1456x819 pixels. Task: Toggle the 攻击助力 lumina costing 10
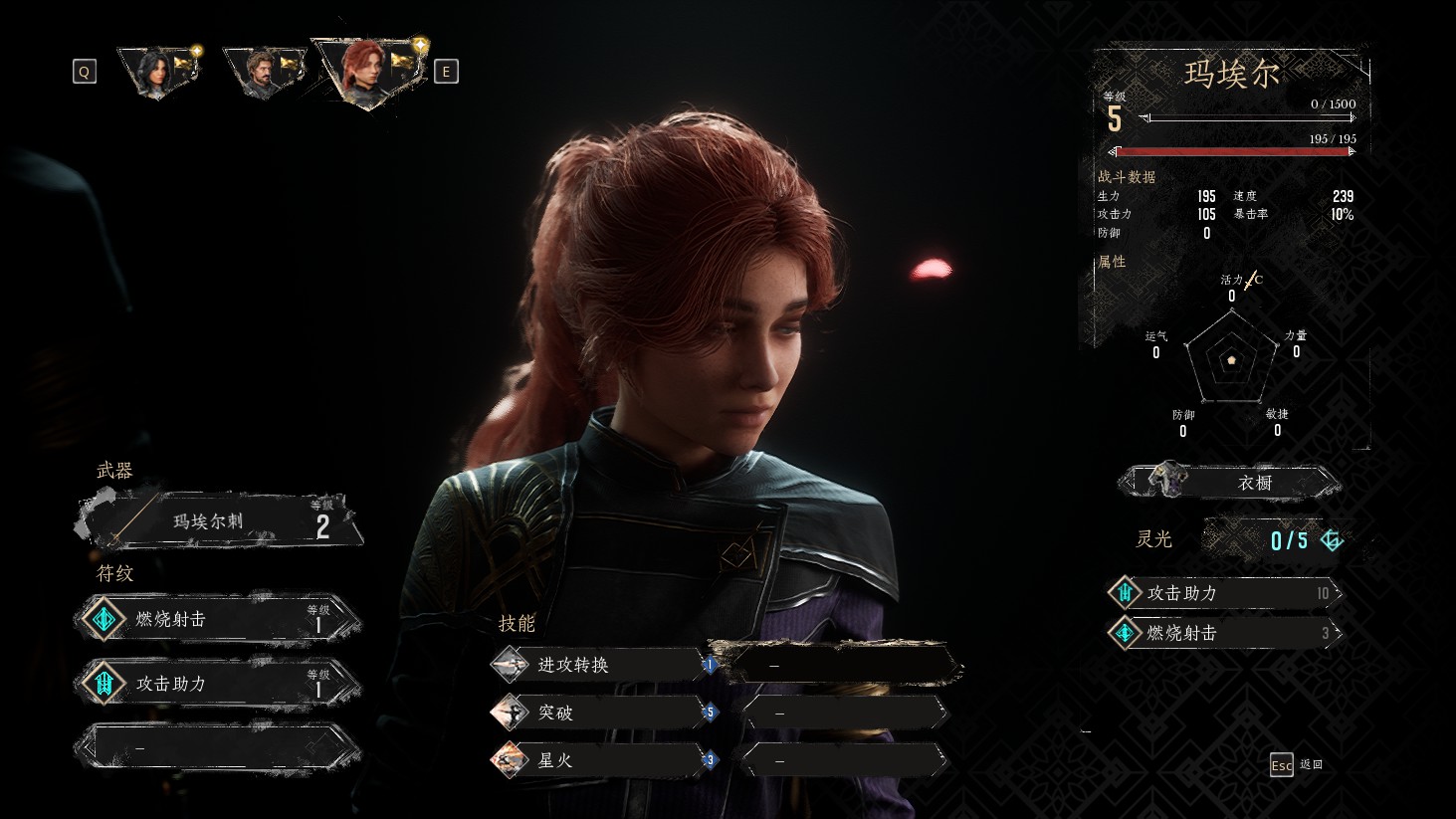click(1226, 593)
